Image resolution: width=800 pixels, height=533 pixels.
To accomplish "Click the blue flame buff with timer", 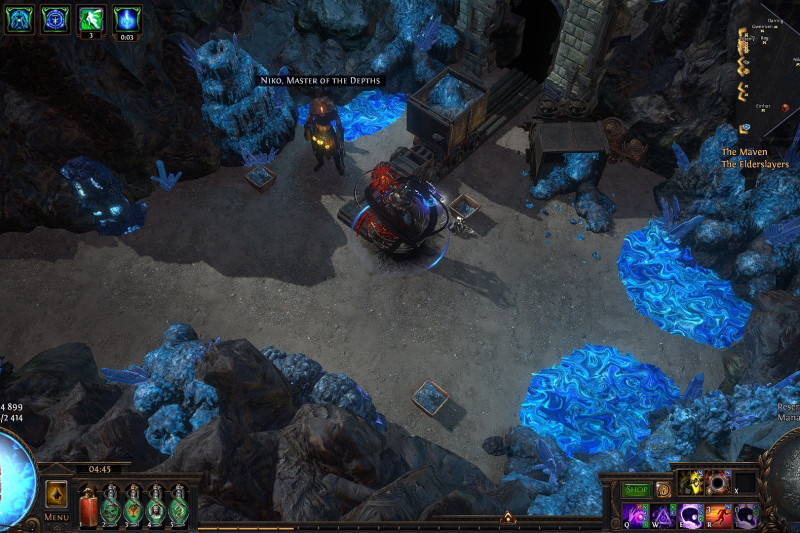I will pos(128,18).
